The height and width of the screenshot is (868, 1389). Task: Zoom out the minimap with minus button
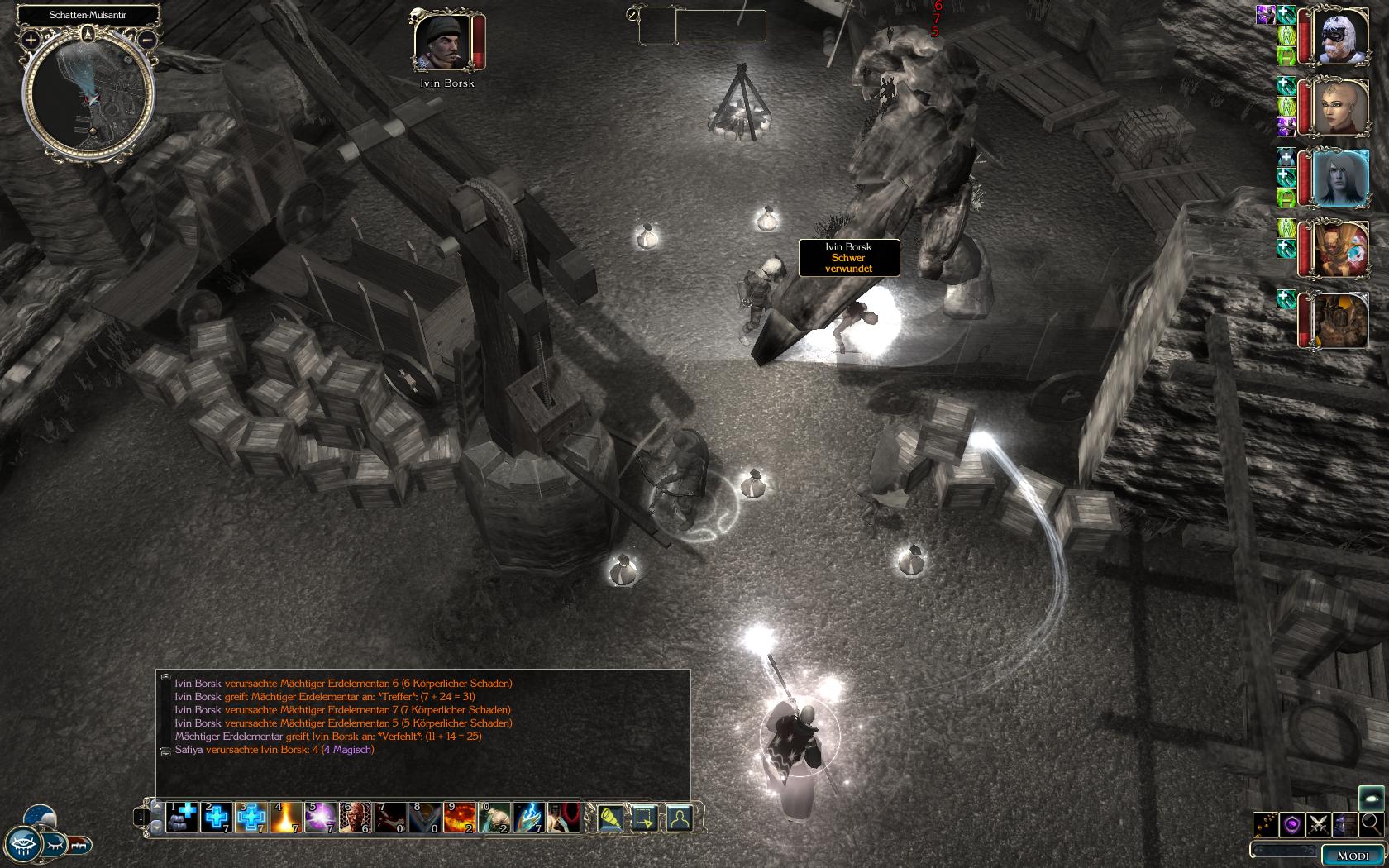146,39
